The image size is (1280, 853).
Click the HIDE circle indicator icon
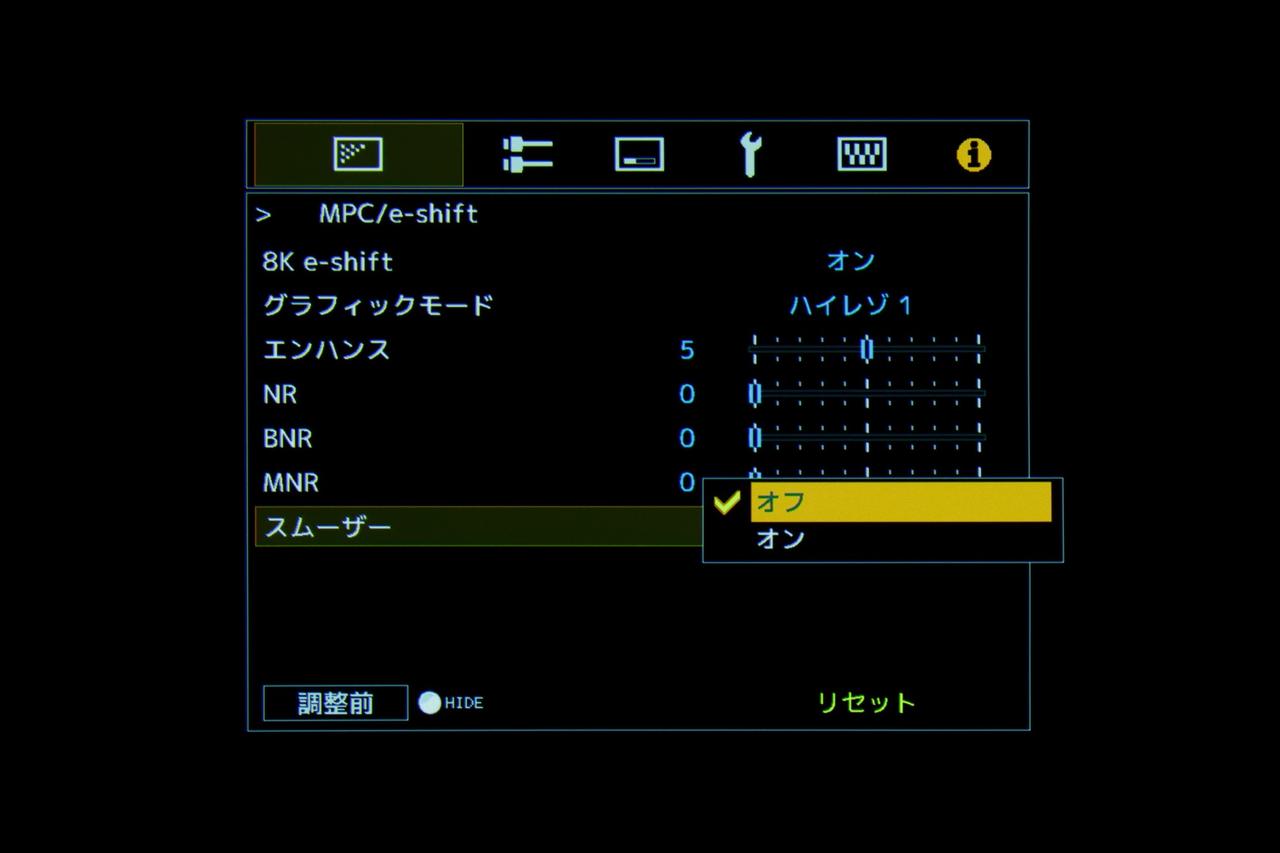[x=430, y=702]
